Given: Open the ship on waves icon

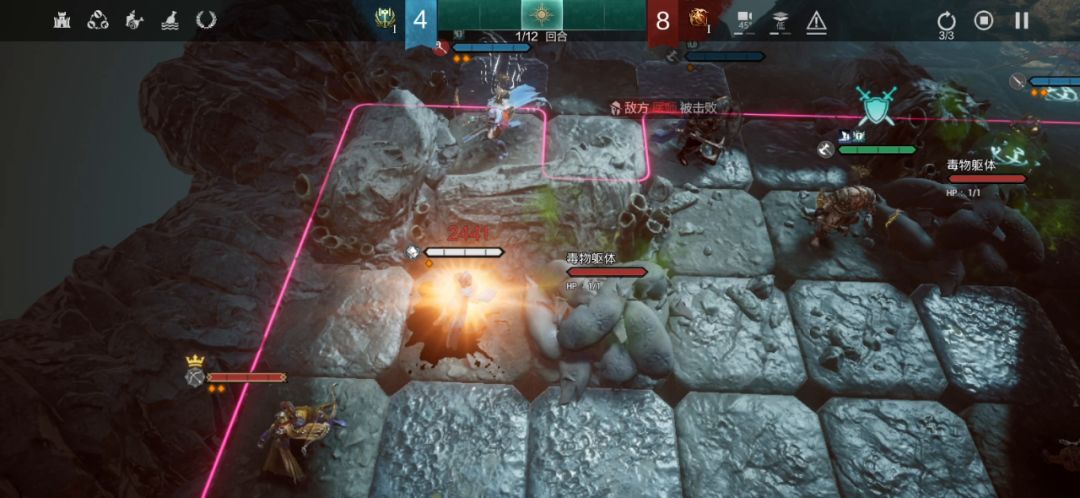Looking at the screenshot, I should pyautogui.click(x=170, y=20).
